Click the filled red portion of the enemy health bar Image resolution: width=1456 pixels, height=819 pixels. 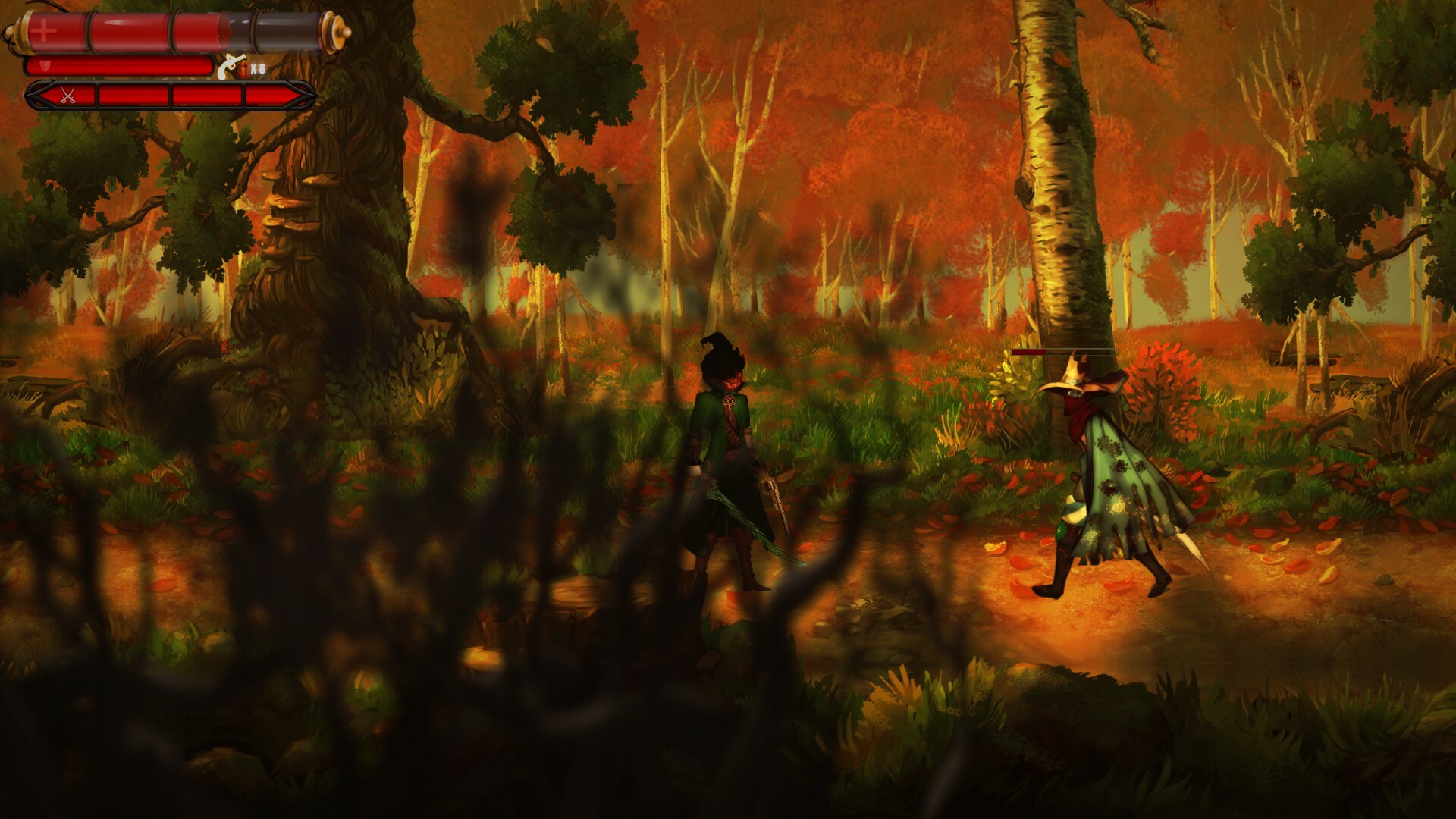(x=1028, y=351)
